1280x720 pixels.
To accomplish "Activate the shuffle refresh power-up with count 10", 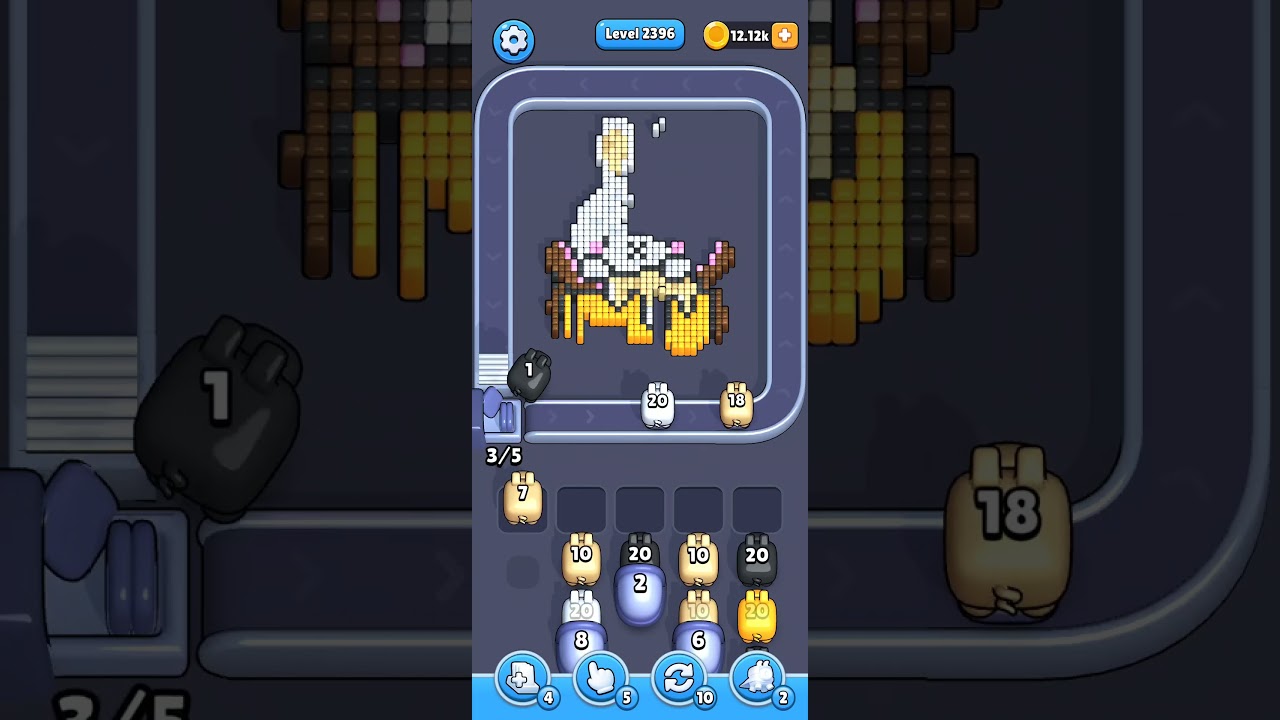I will point(678,679).
